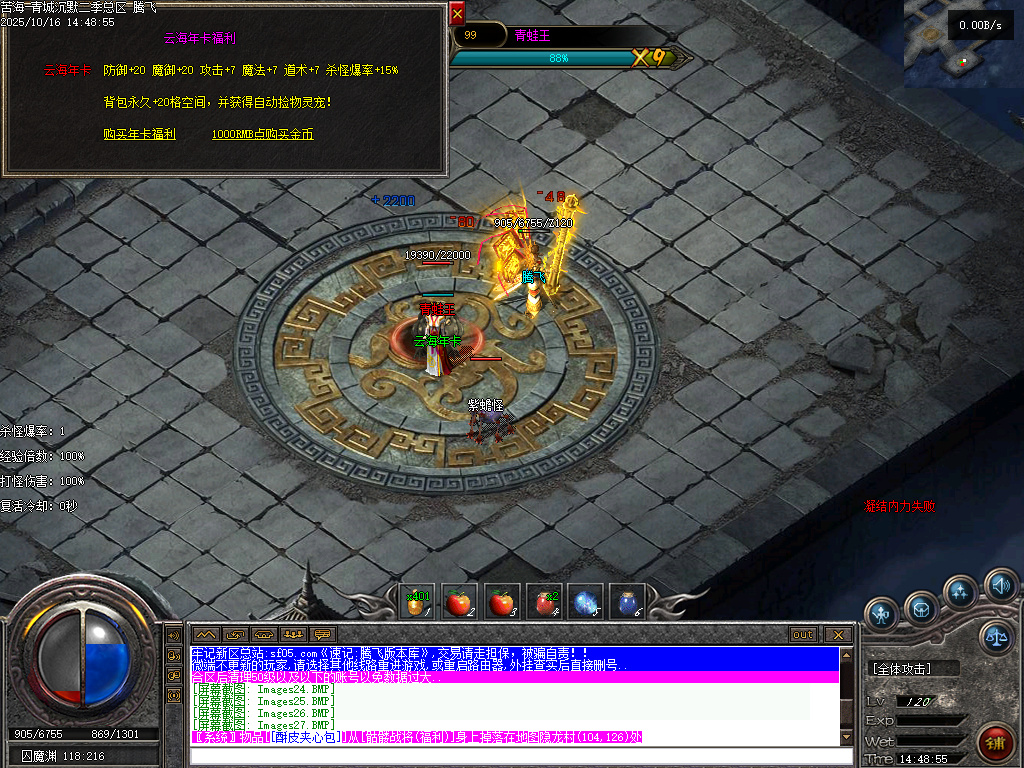Choose the 1000RMB点购买金币 link
1024x768 pixels.
pyautogui.click(x=262, y=133)
